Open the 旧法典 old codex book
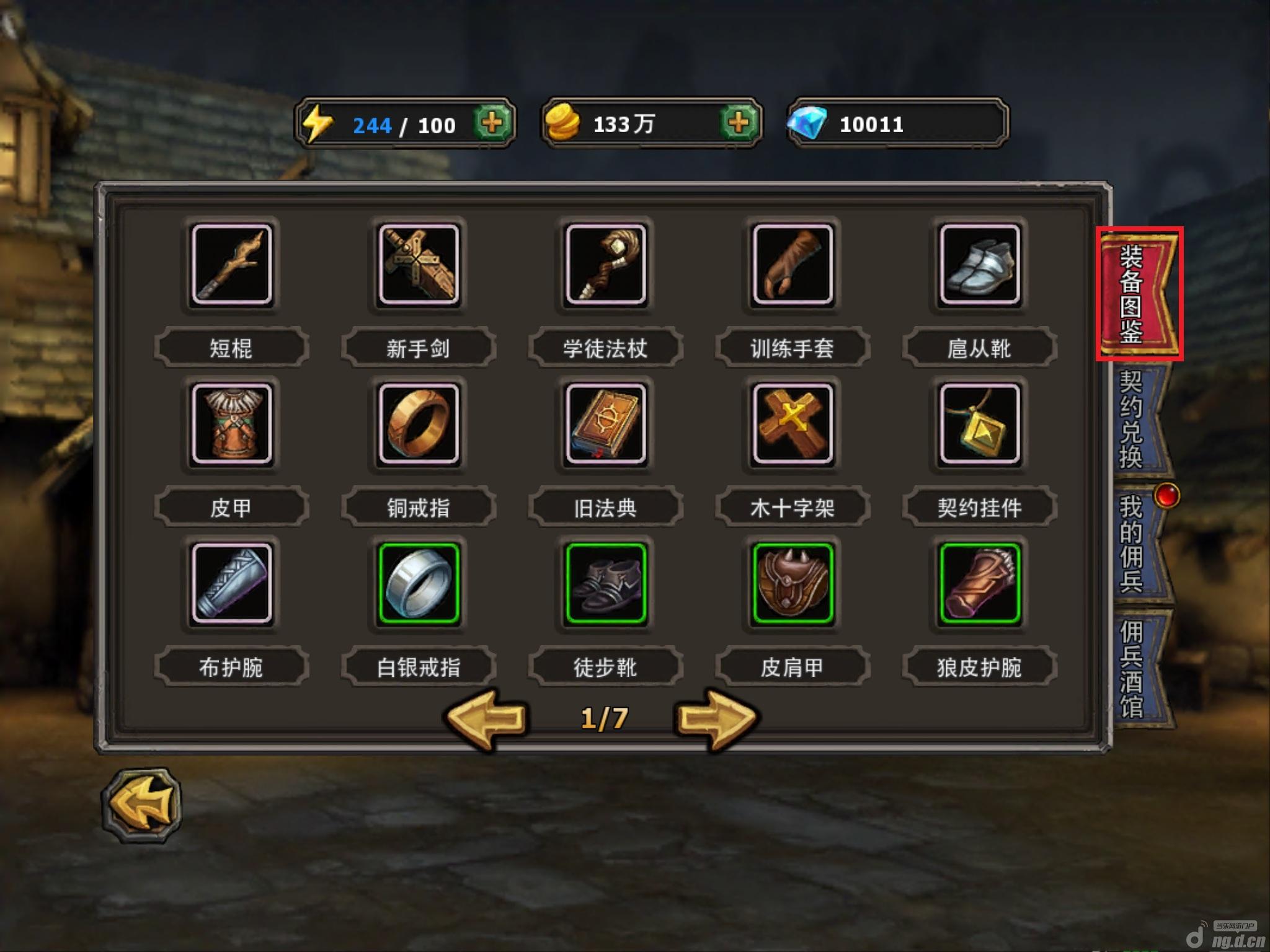The image size is (1270, 952). (x=606, y=424)
